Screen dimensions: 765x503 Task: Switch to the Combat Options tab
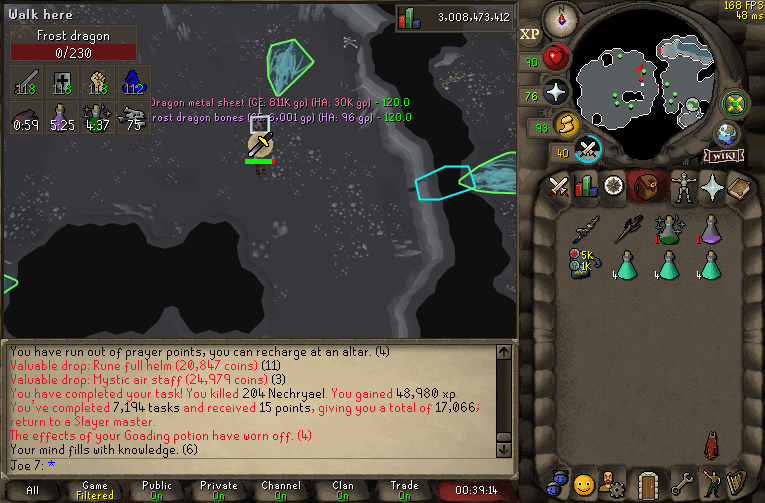(x=557, y=186)
